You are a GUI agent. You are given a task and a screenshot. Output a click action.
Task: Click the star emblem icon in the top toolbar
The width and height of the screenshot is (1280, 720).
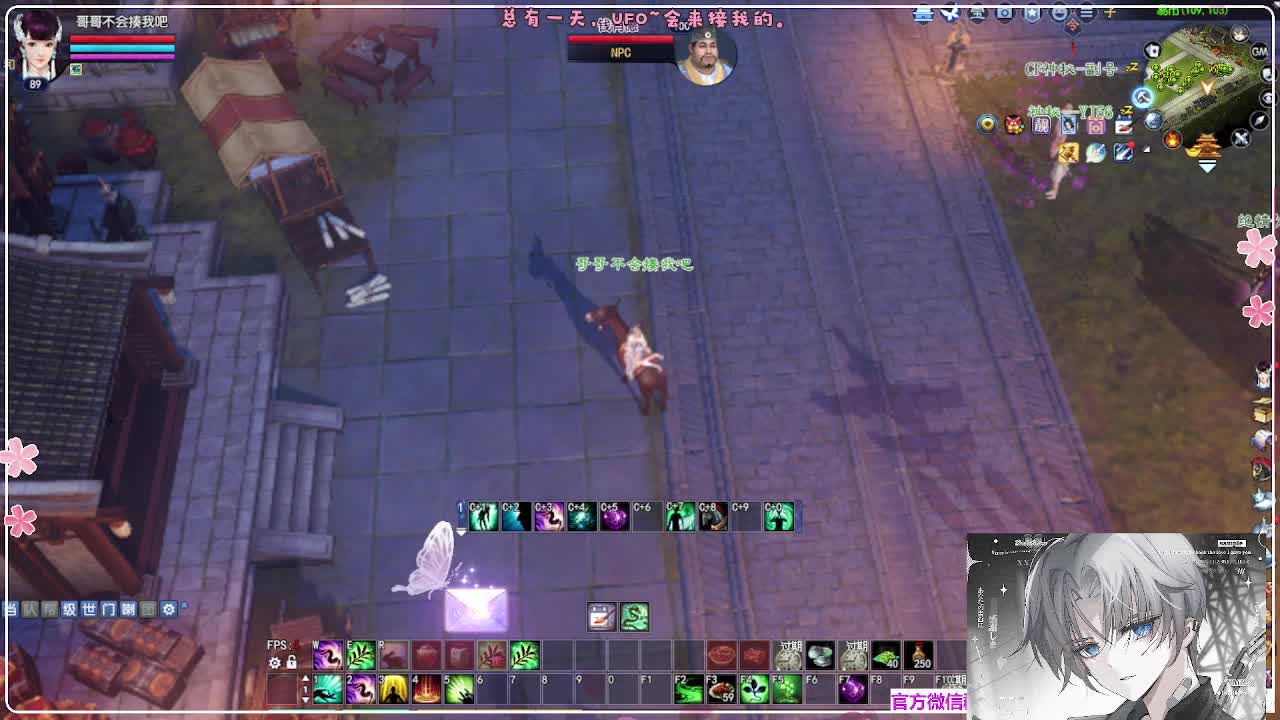coord(1032,13)
